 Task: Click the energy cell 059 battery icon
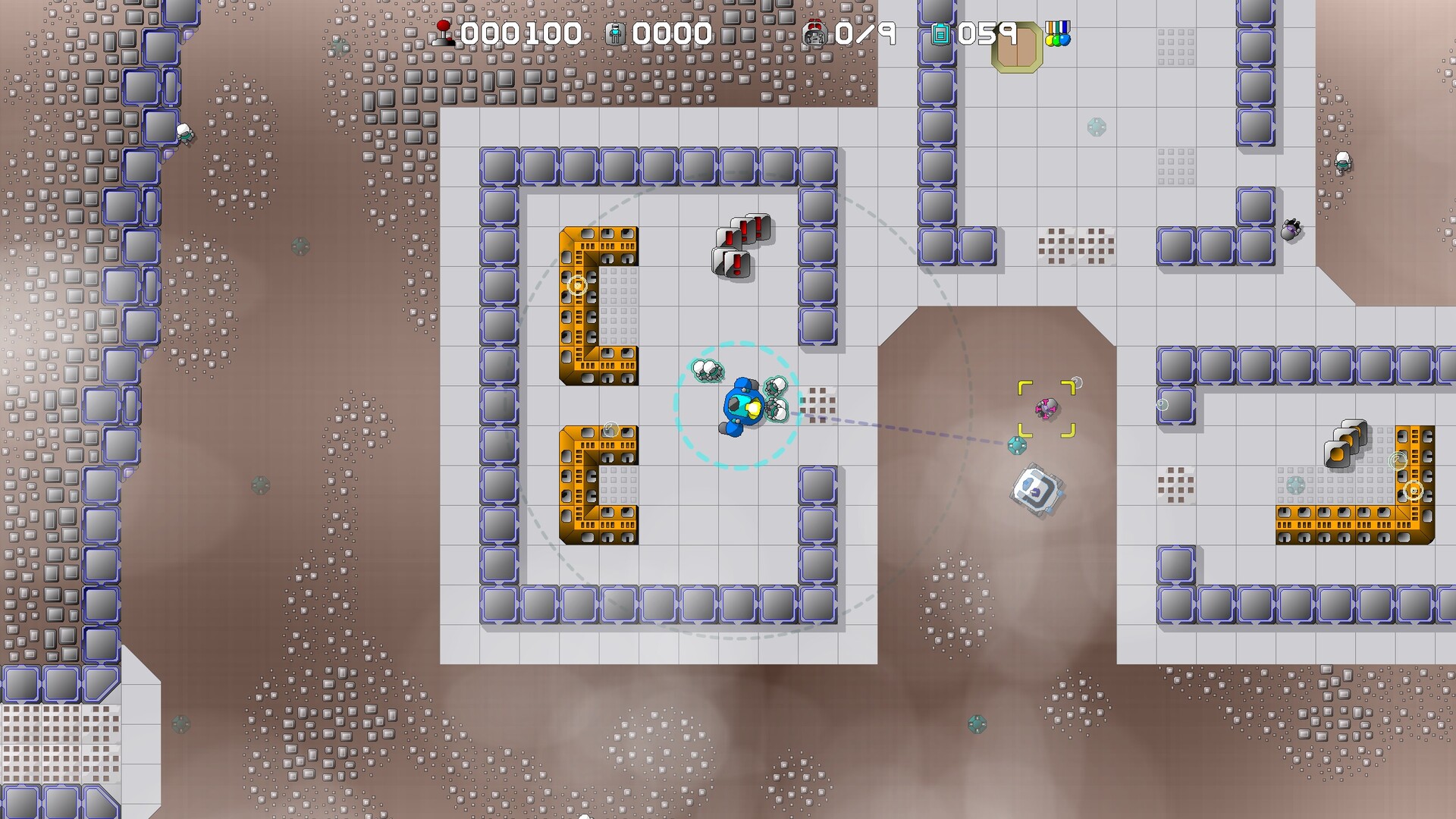coord(940,34)
